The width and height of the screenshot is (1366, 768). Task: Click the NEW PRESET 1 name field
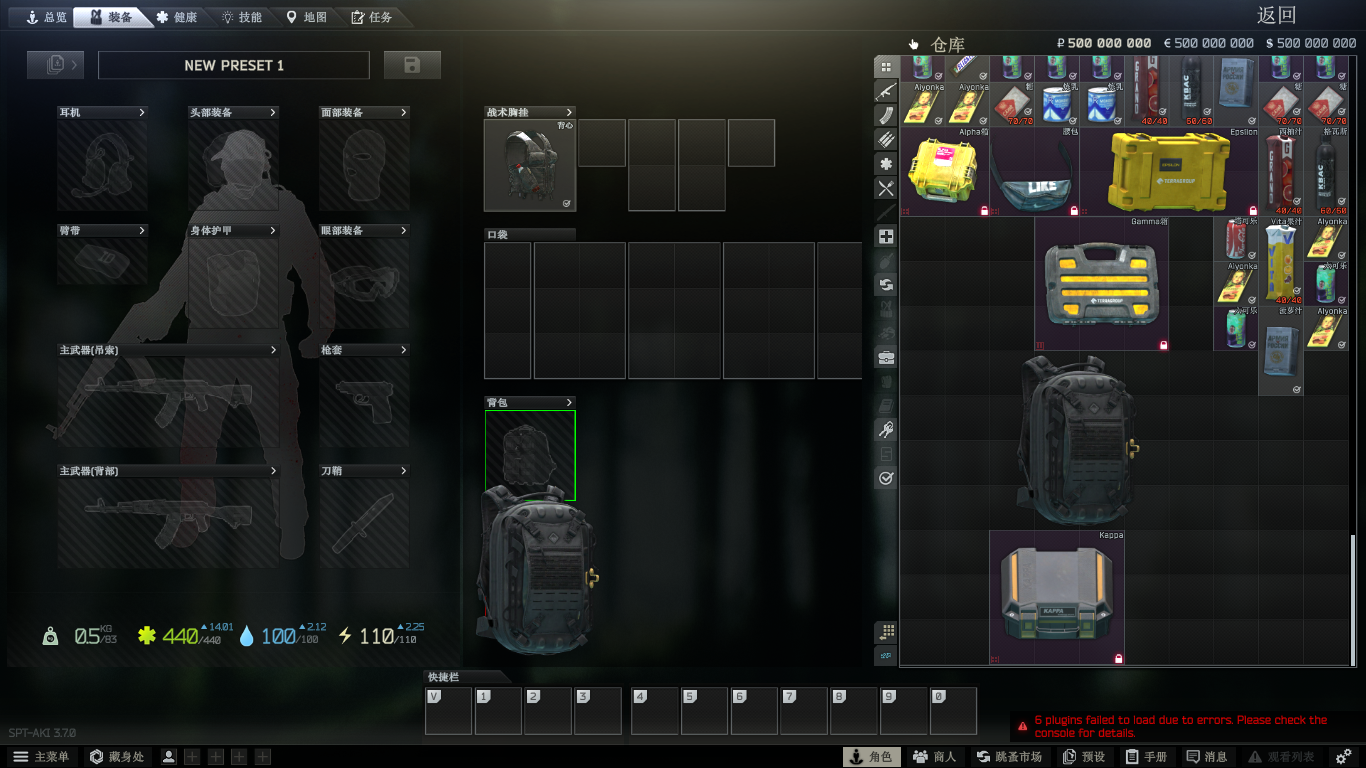pos(234,64)
